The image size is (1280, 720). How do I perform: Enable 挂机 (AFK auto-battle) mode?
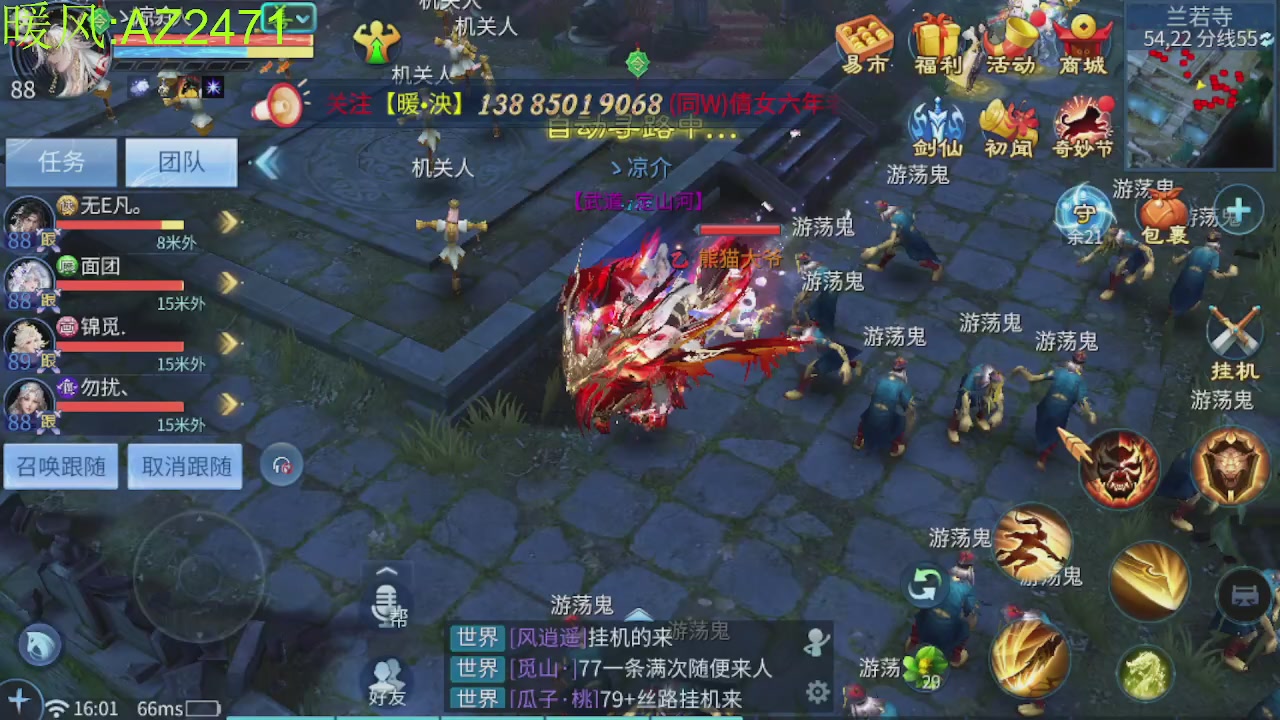(x=1237, y=330)
